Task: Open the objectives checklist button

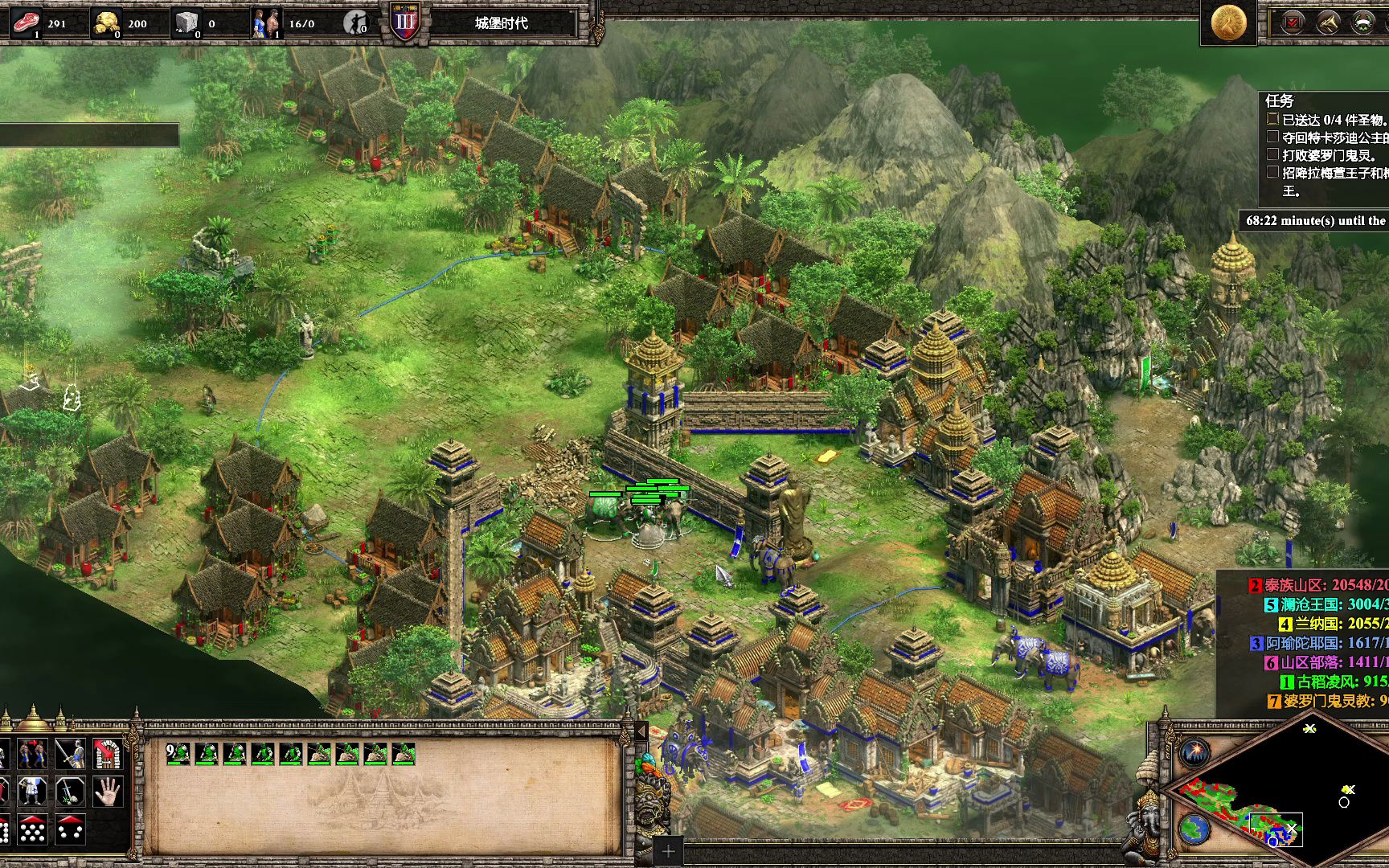Action: tap(1293, 22)
